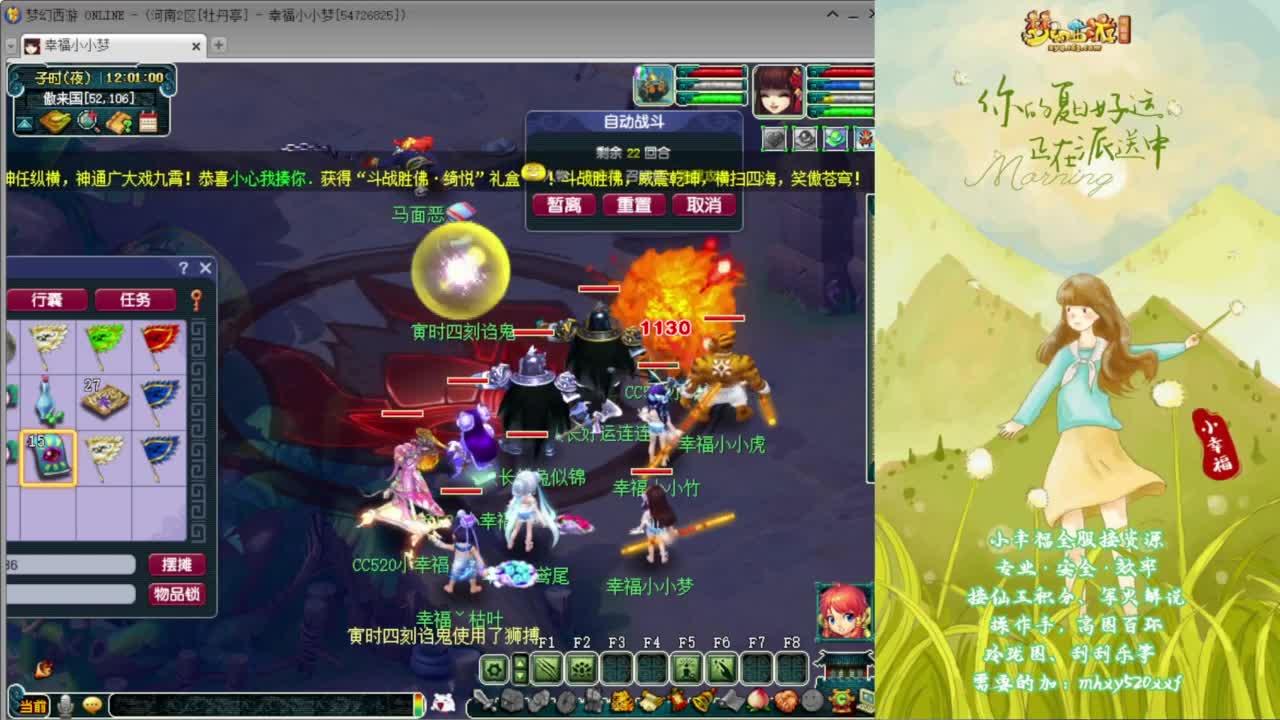Open the emoji chat bubble icon

pos(93,706)
